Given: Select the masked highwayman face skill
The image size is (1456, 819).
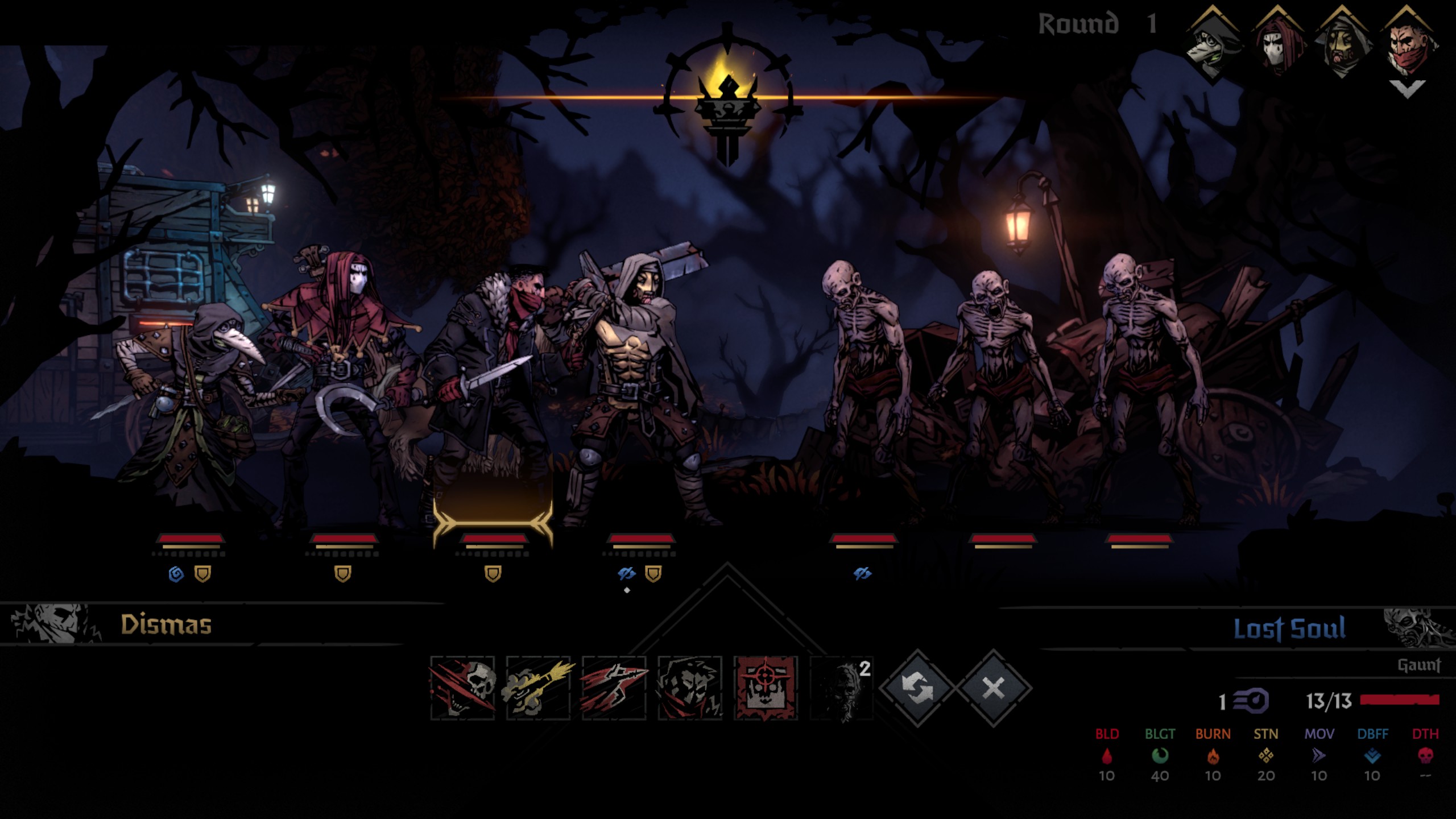Looking at the screenshot, I should click(690, 688).
